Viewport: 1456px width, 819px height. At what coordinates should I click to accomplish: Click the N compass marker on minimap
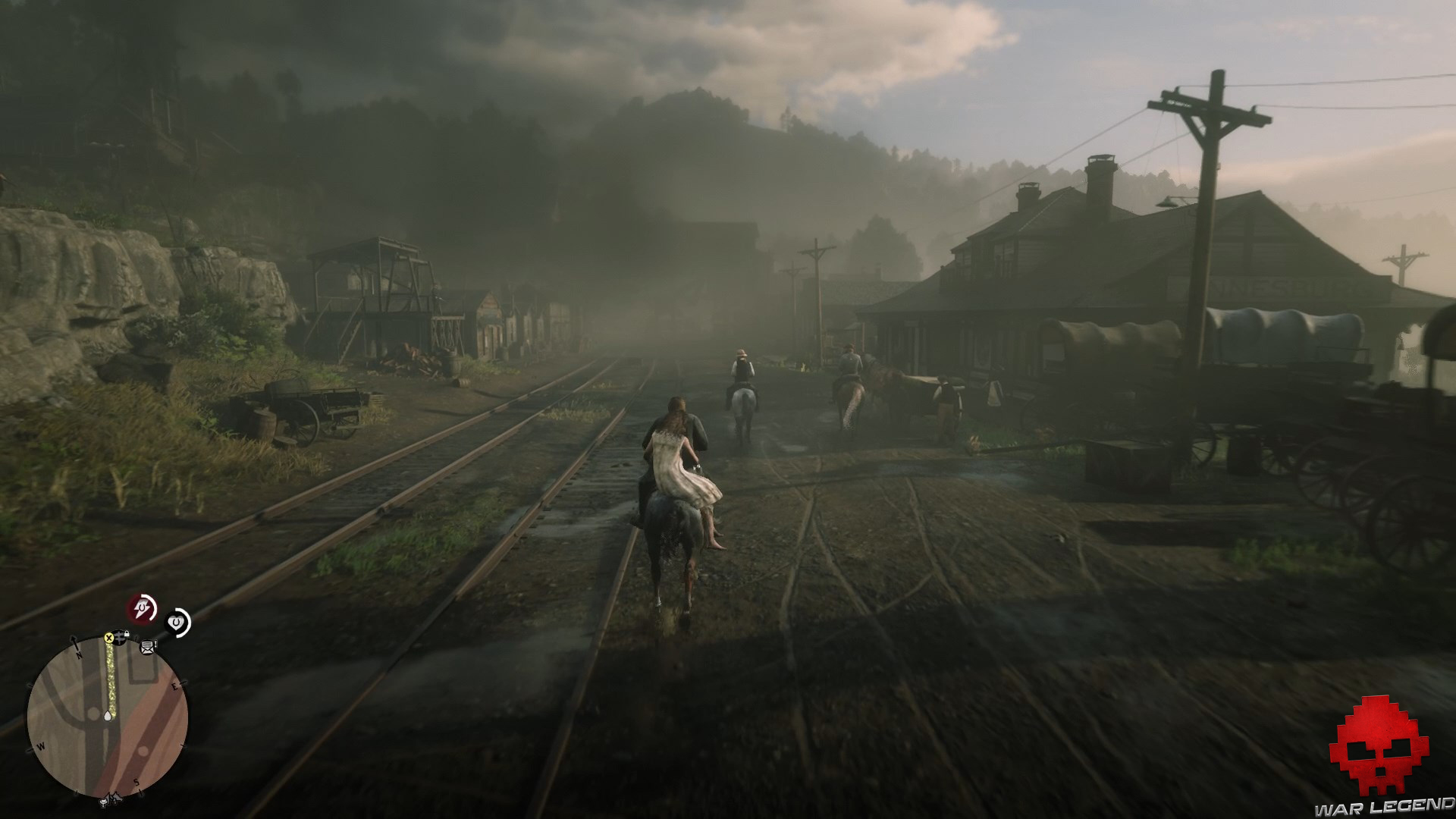pyautogui.click(x=78, y=654)
